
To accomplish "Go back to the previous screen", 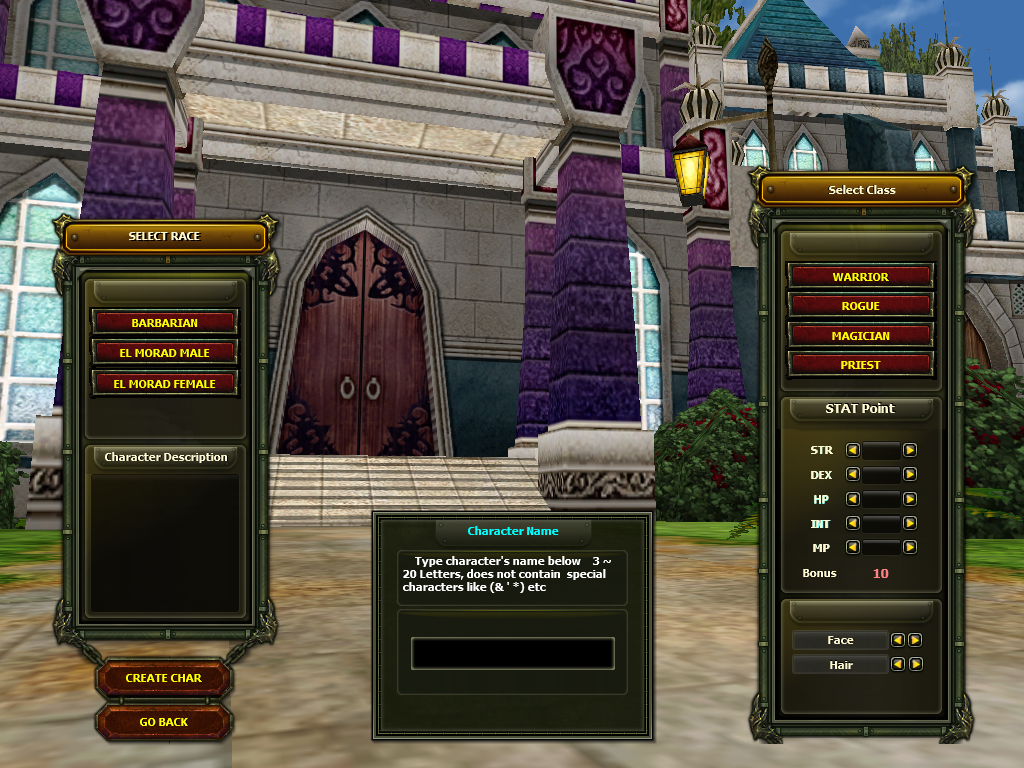I will (164, 722).
